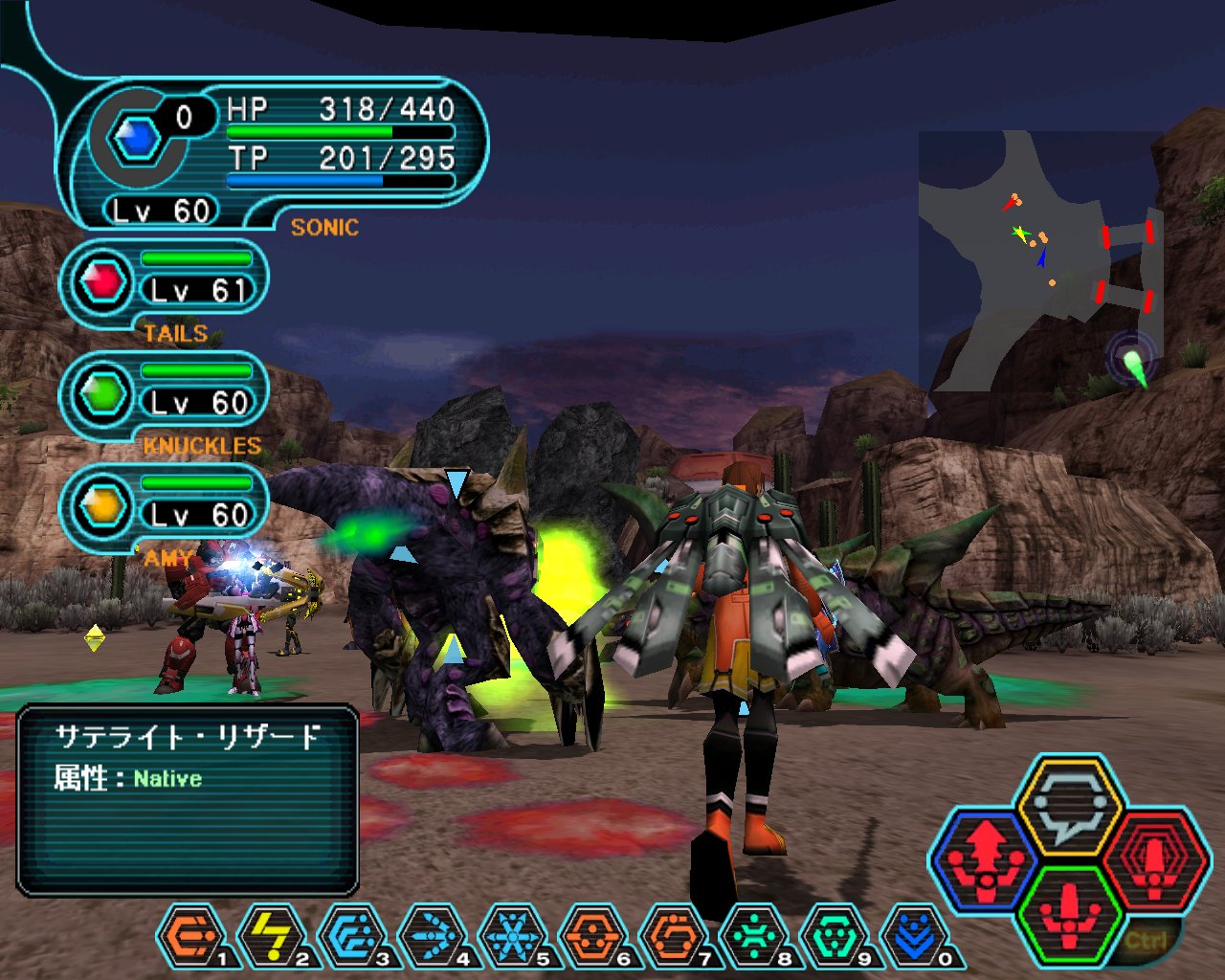
Task: Trigger the blue arrow technique in slot 4
Action: click(432, 935)
